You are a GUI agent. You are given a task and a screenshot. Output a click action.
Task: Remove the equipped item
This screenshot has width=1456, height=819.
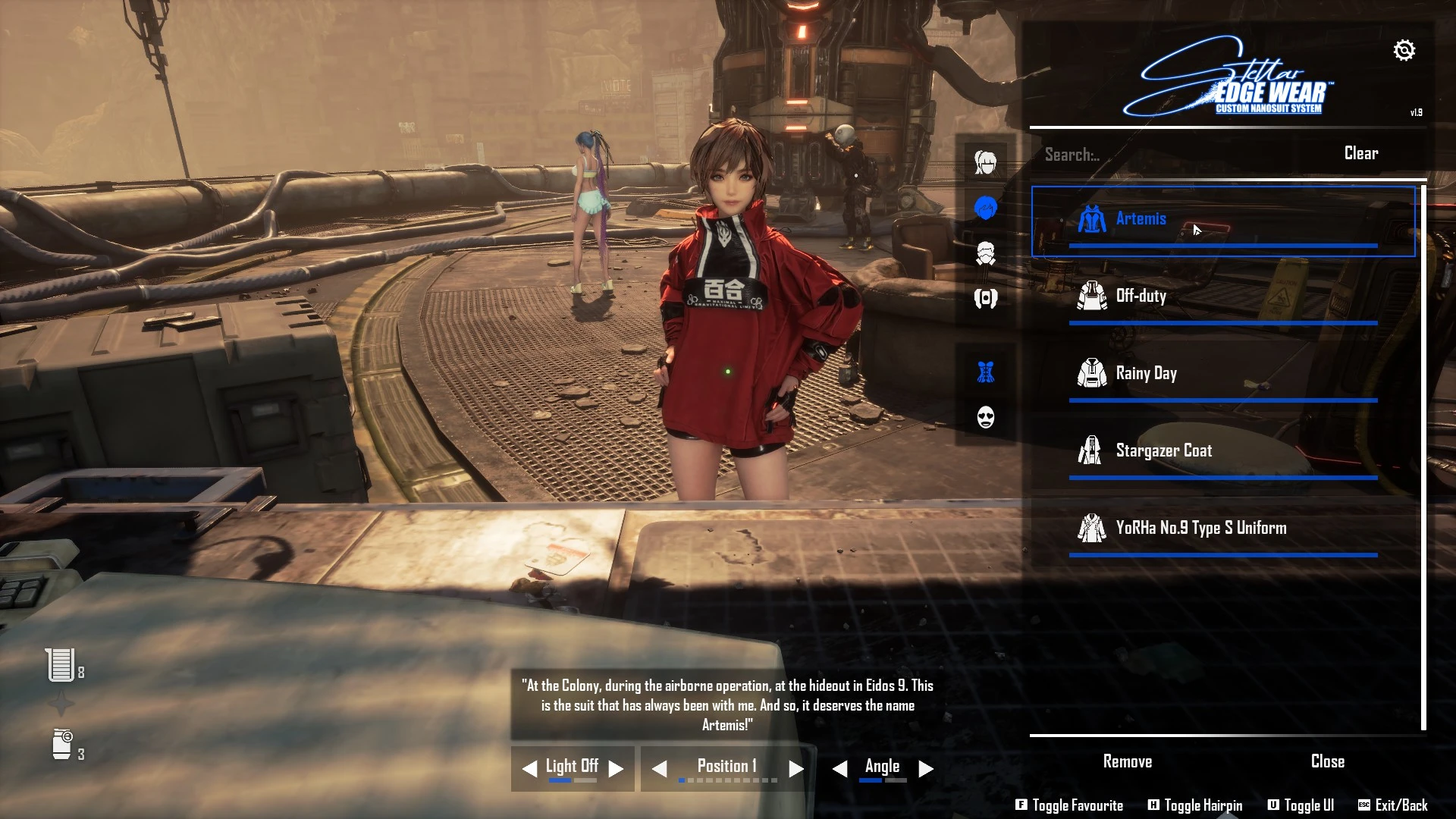[1127, 761]
